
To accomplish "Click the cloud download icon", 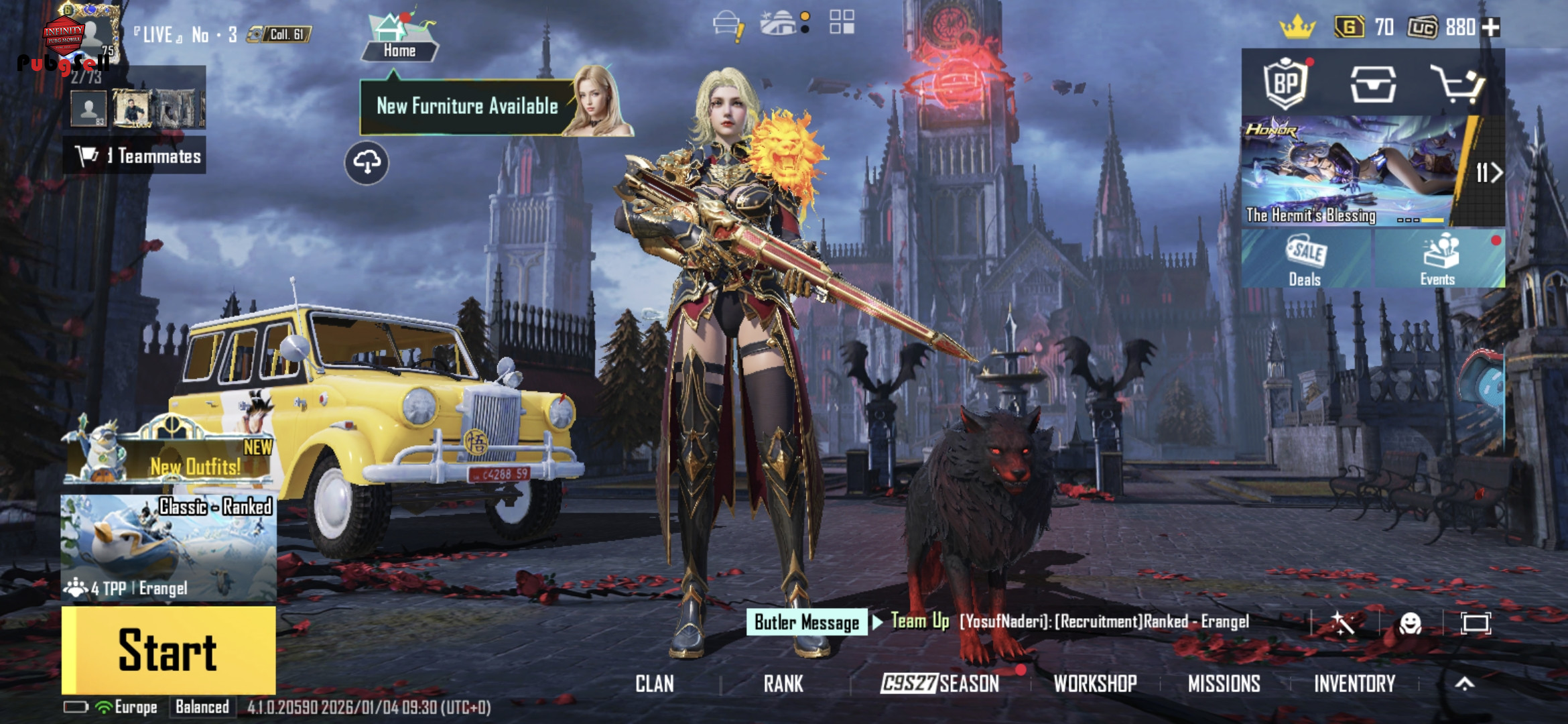I will click(367, 162).
